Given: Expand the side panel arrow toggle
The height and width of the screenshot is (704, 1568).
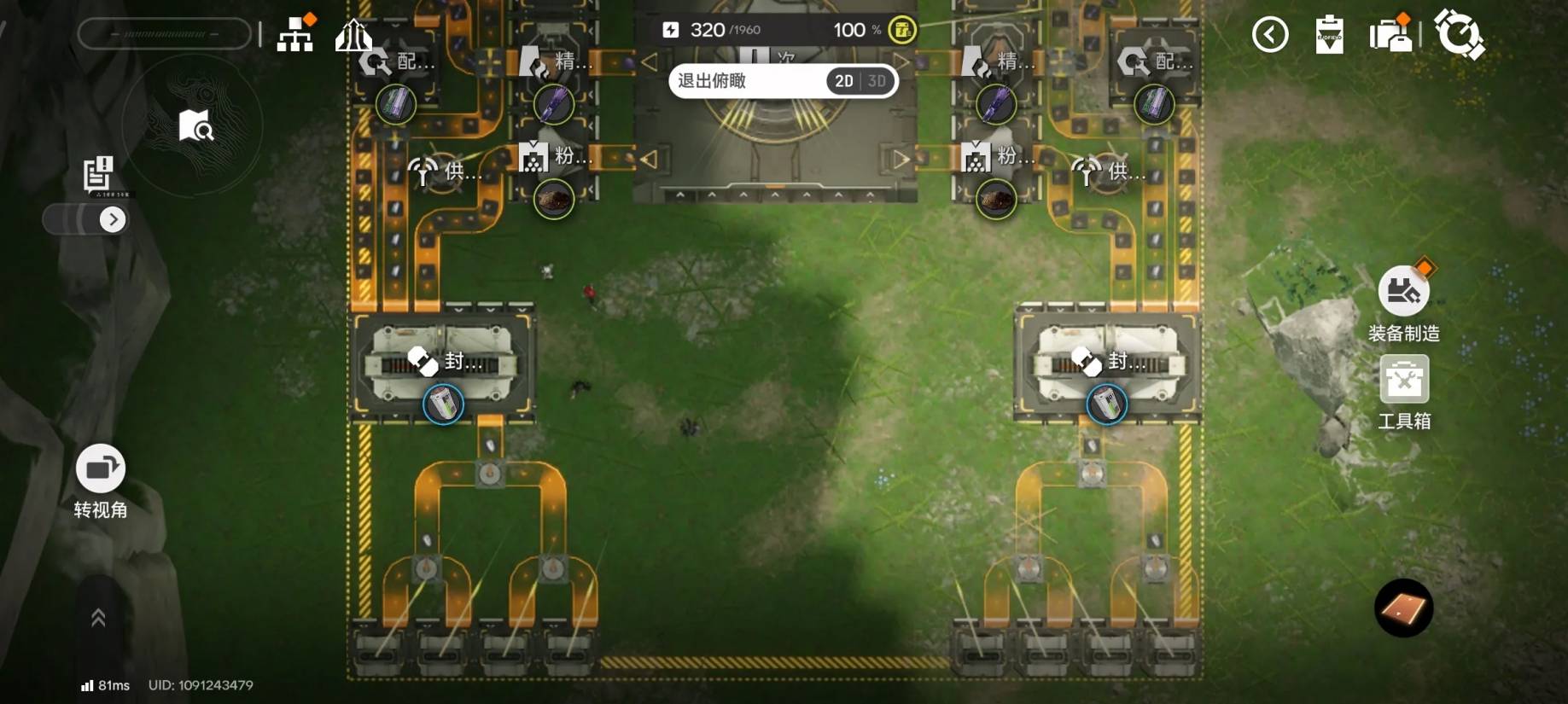Looking at the screenshot, I should click(x=113, y=220).
